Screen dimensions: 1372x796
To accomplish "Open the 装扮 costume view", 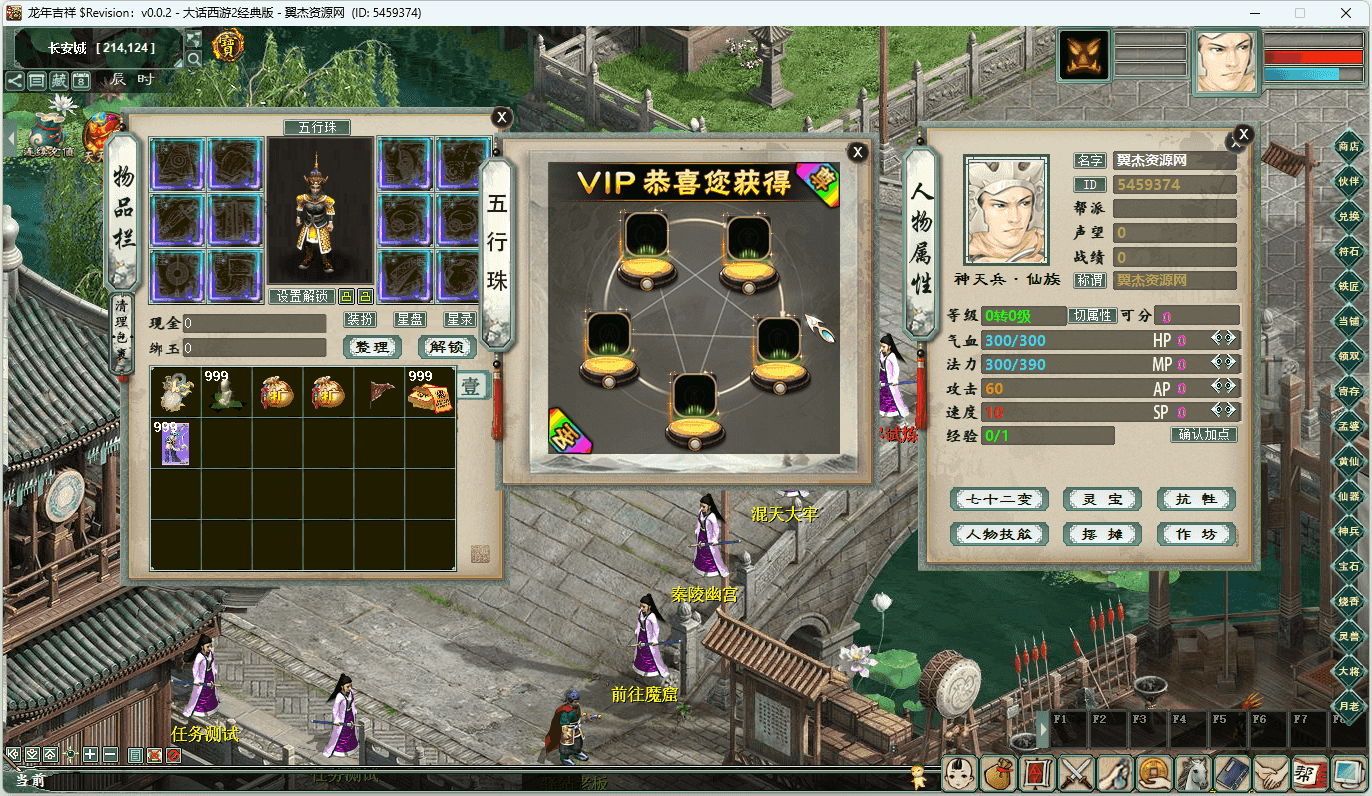I will [360, 320].
